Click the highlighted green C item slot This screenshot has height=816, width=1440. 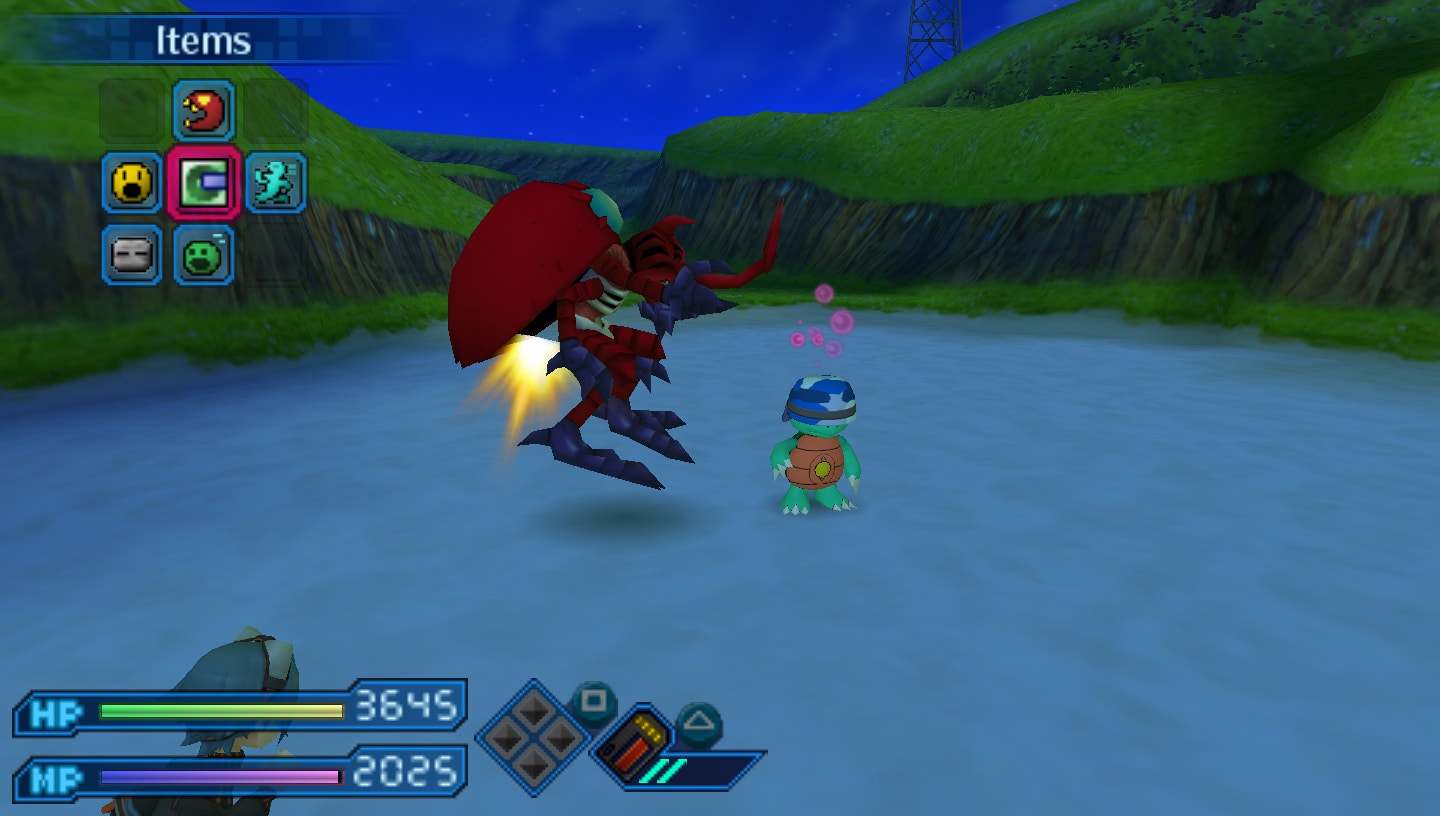(204, 183)
